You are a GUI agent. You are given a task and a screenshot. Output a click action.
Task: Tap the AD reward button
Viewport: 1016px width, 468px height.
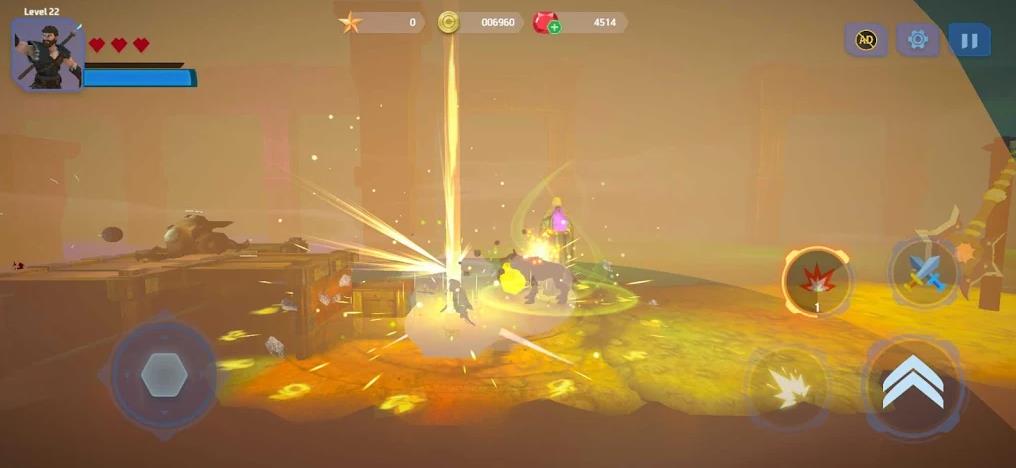pyautogui.click(x=866, y=40)
